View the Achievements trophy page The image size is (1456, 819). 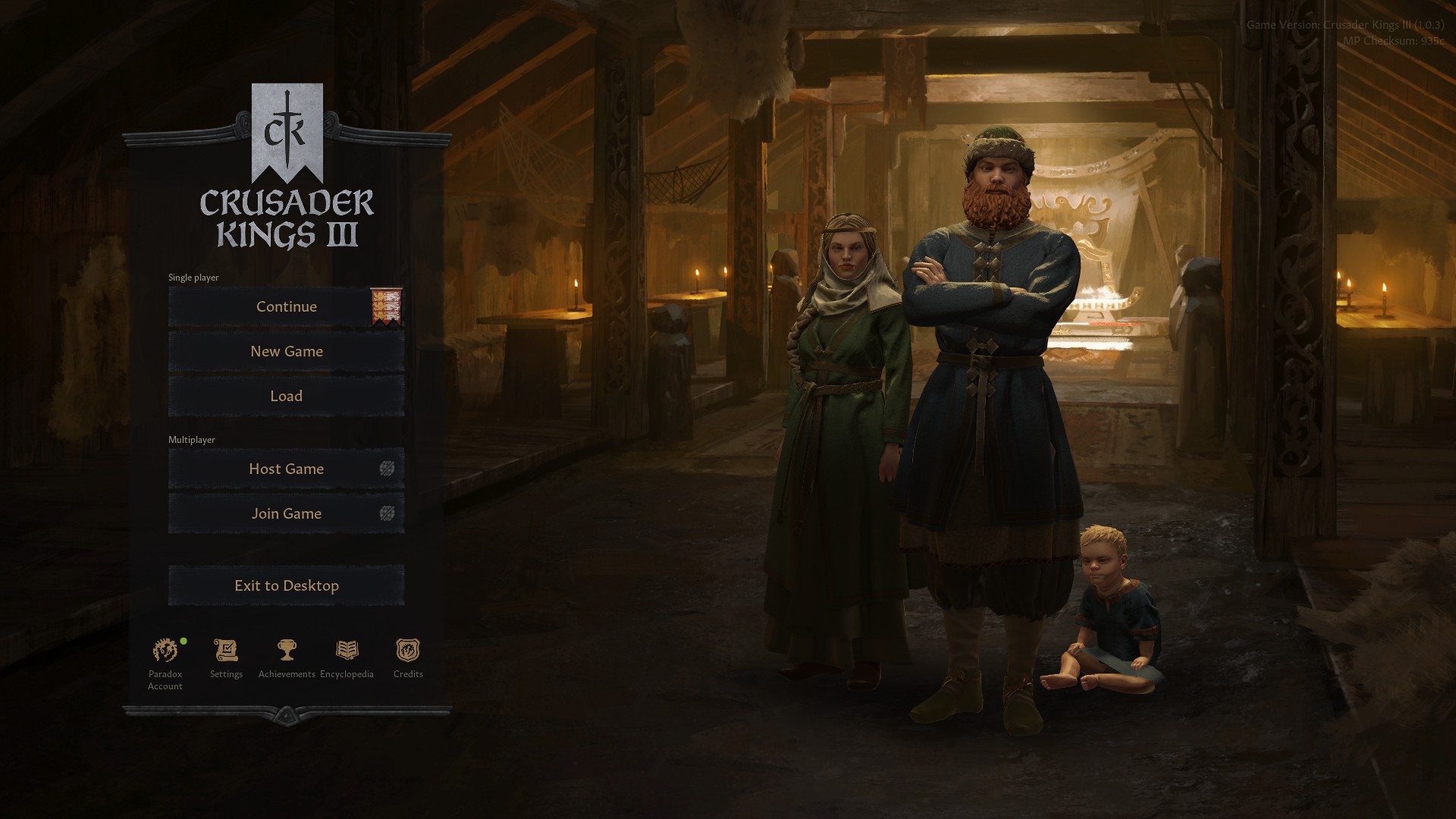(x=287, y=651)
